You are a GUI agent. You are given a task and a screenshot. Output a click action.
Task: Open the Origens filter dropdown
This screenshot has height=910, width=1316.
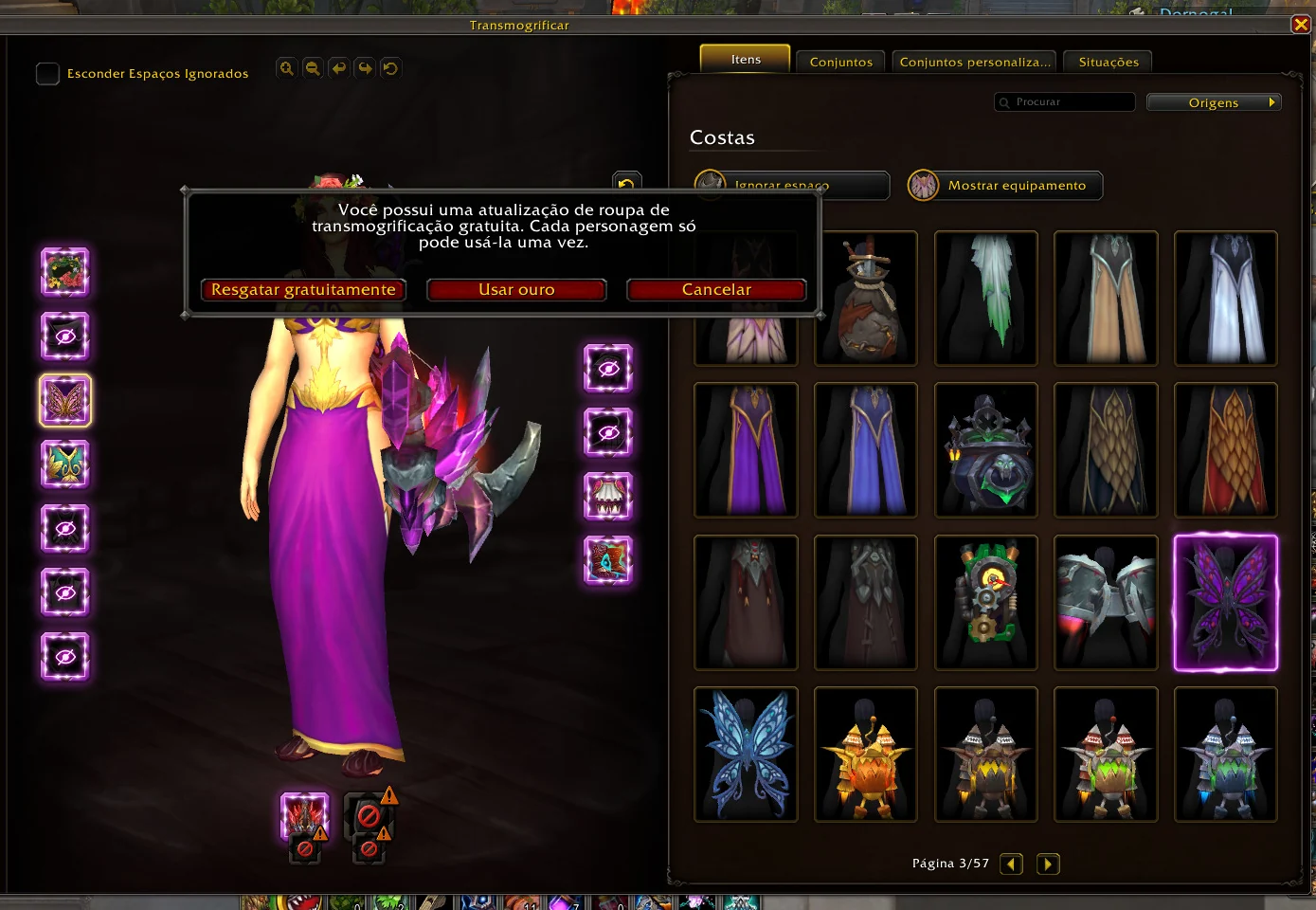1214,101
